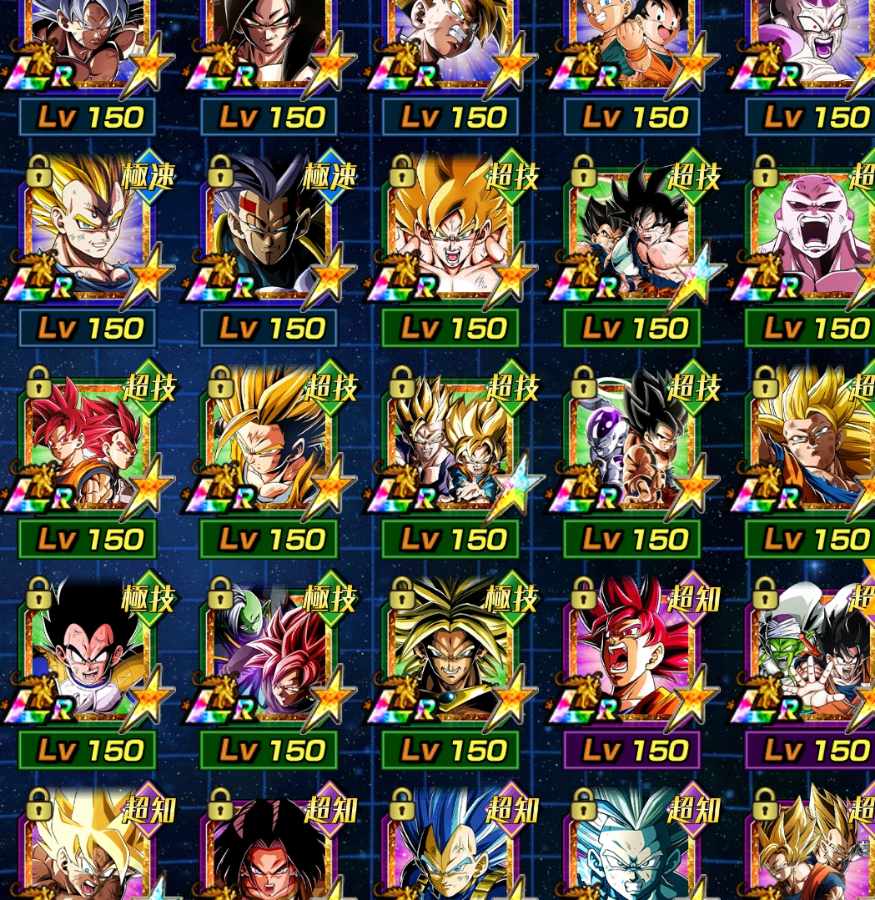
Task: Choose the silver-haired Ultra Instinct Goku card
Action: (86, 40)
